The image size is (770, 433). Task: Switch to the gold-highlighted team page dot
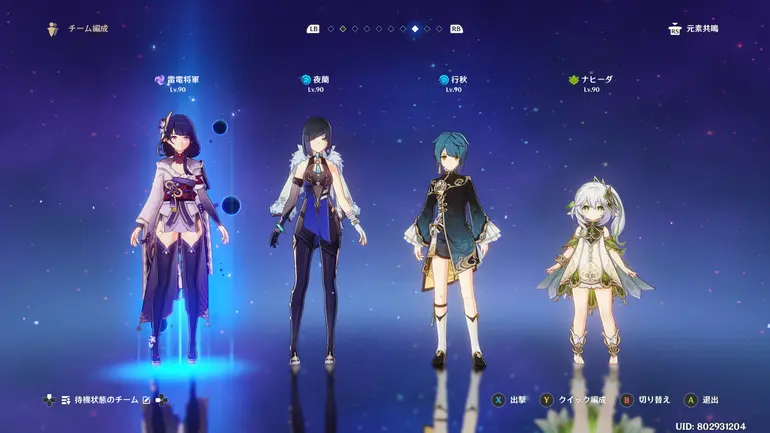pyautogui.click(x=343, y=29)
